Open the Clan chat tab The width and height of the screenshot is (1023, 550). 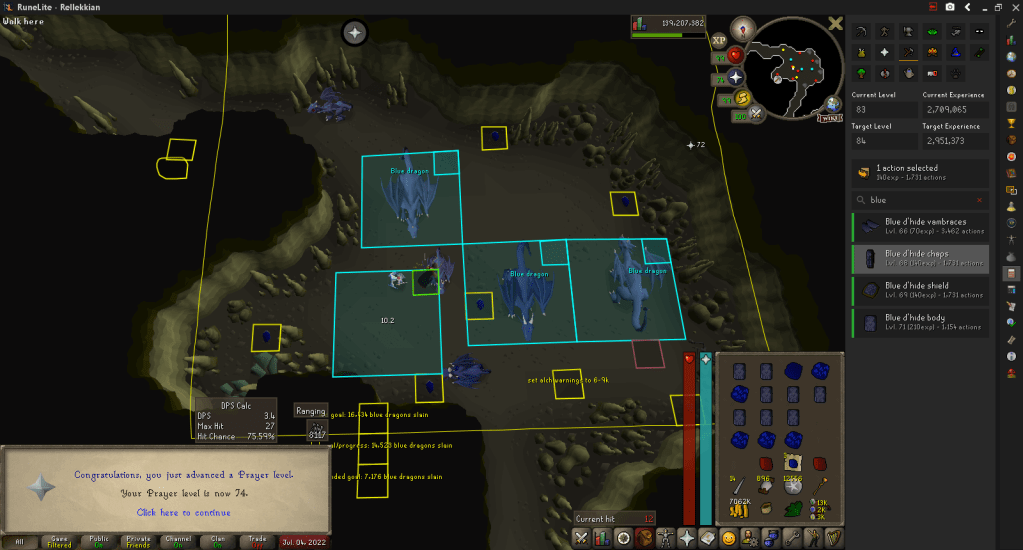pyautogui.click(x=218, y=540)
